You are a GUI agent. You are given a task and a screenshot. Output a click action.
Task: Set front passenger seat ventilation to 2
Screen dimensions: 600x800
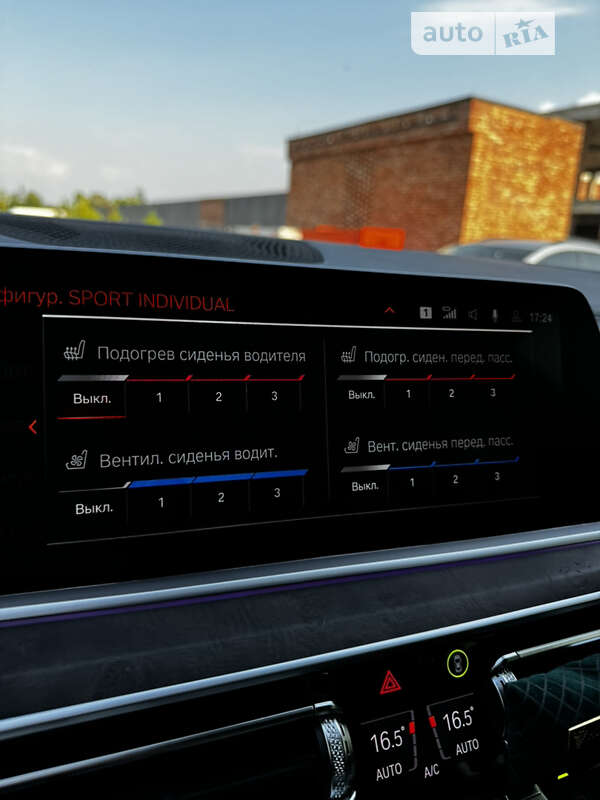455,479
